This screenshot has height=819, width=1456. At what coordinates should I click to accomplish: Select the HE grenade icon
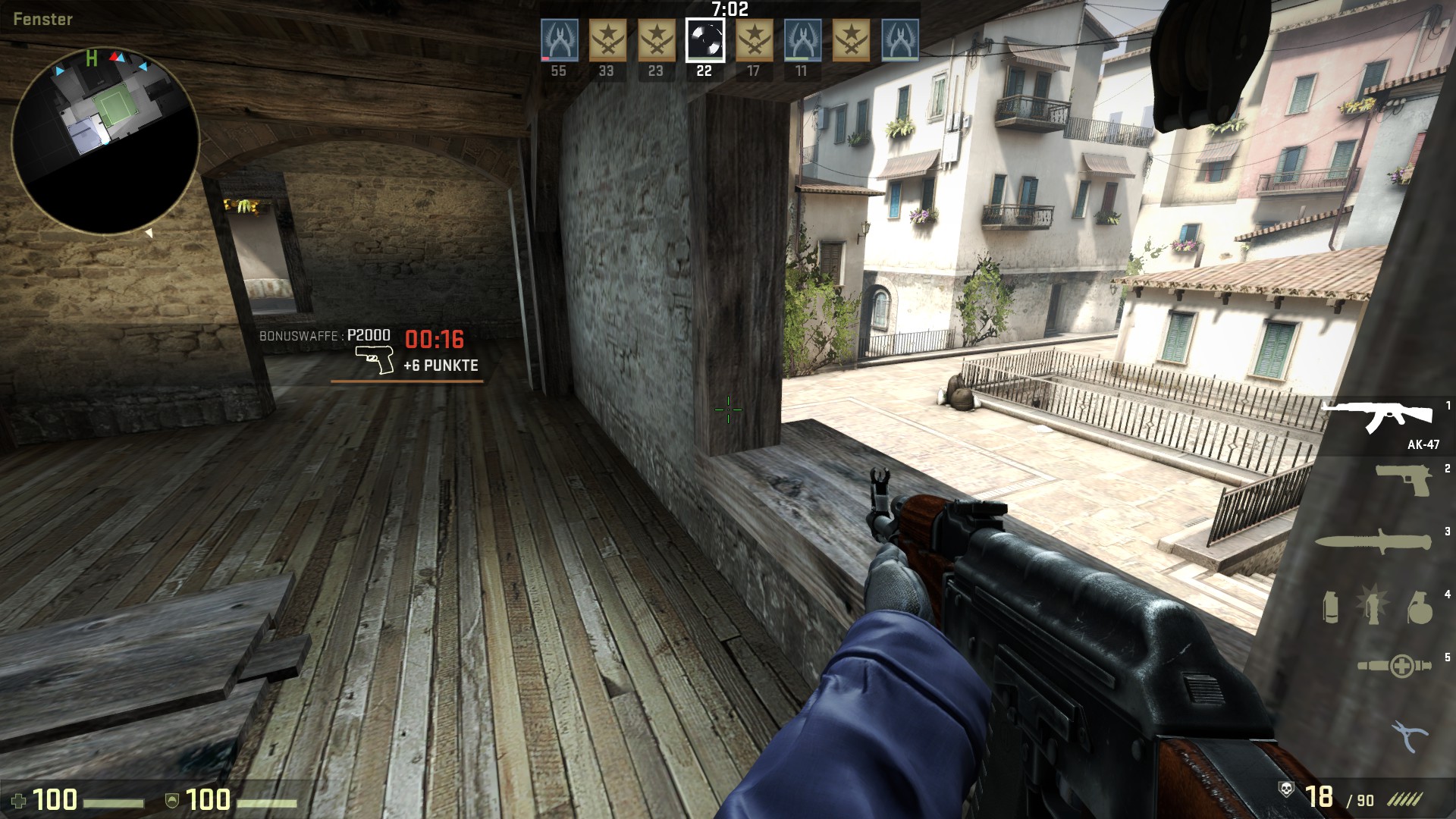tap(1418, 607)
